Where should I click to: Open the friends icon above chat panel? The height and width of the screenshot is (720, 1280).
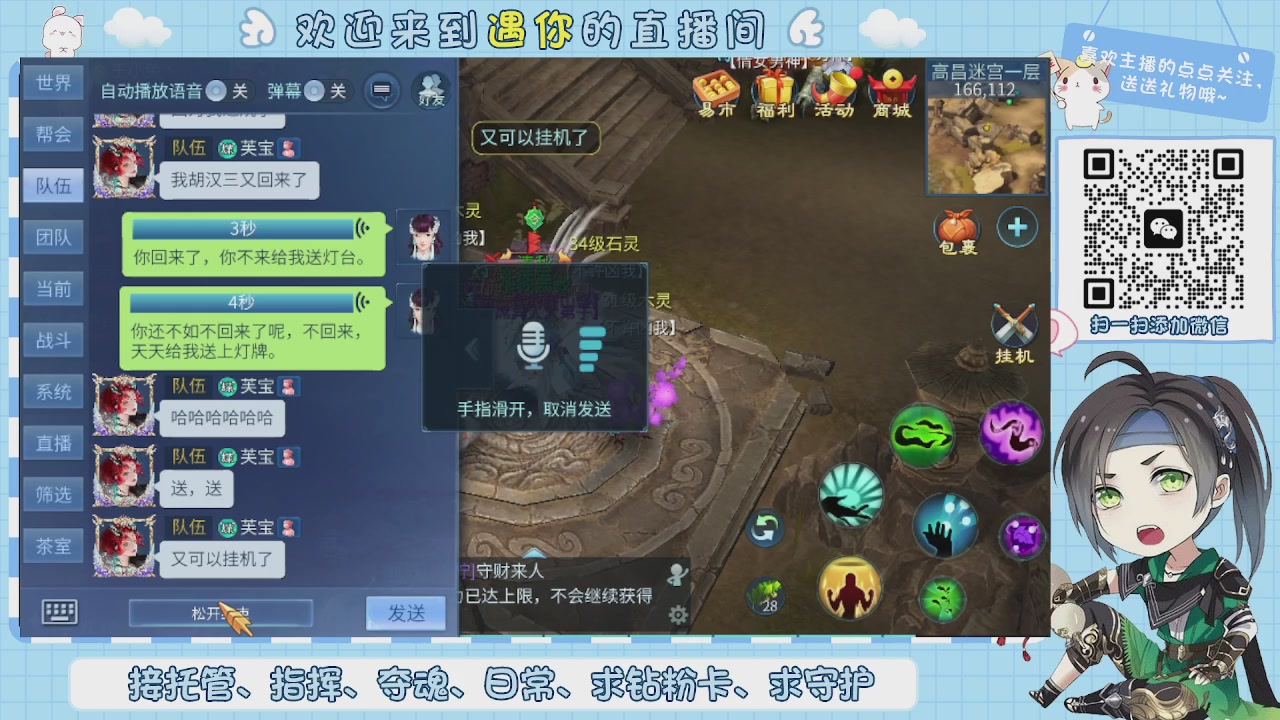428,88
